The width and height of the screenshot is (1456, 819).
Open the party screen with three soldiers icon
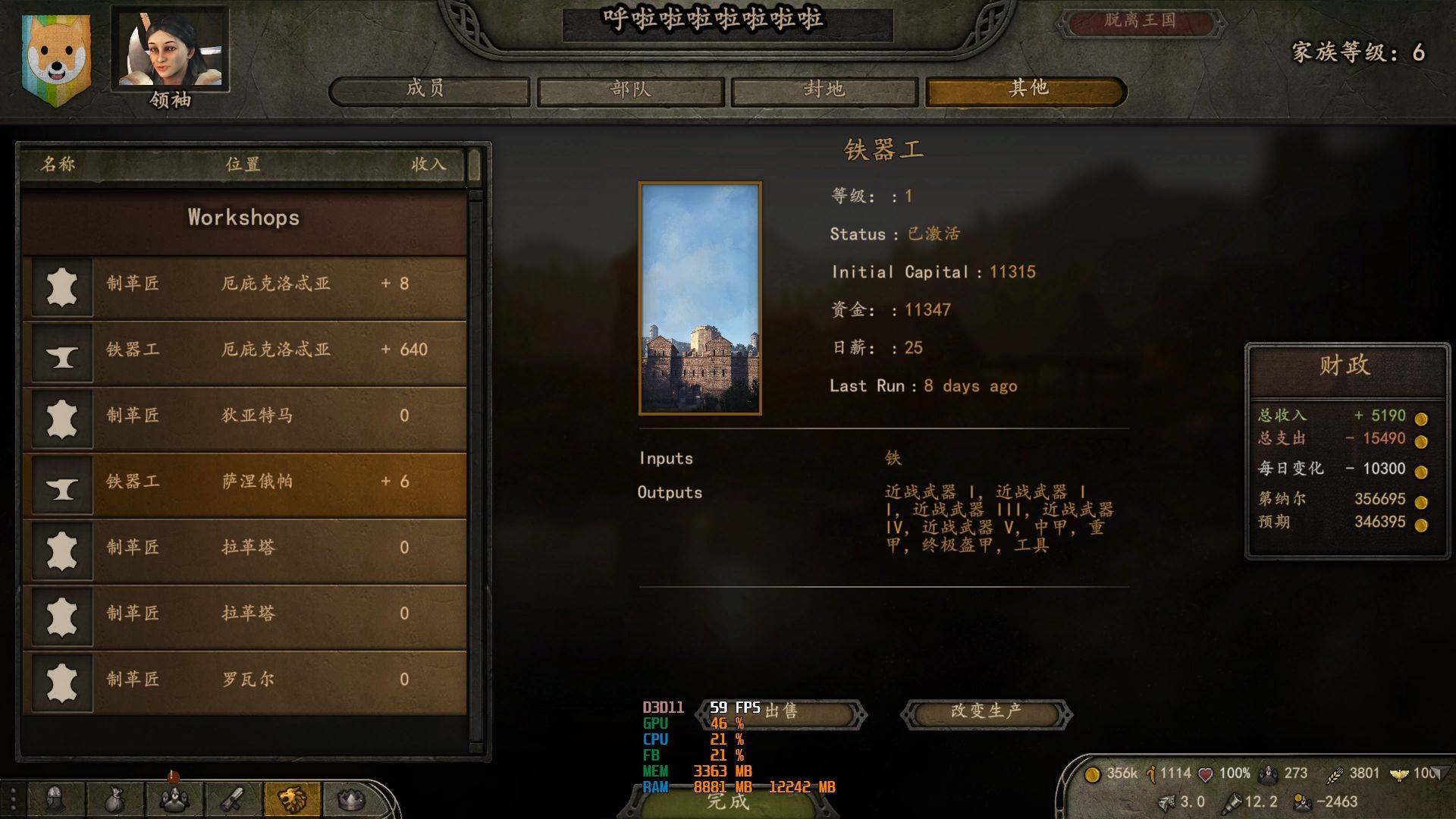pyautogui.click(x=173, y=799)
